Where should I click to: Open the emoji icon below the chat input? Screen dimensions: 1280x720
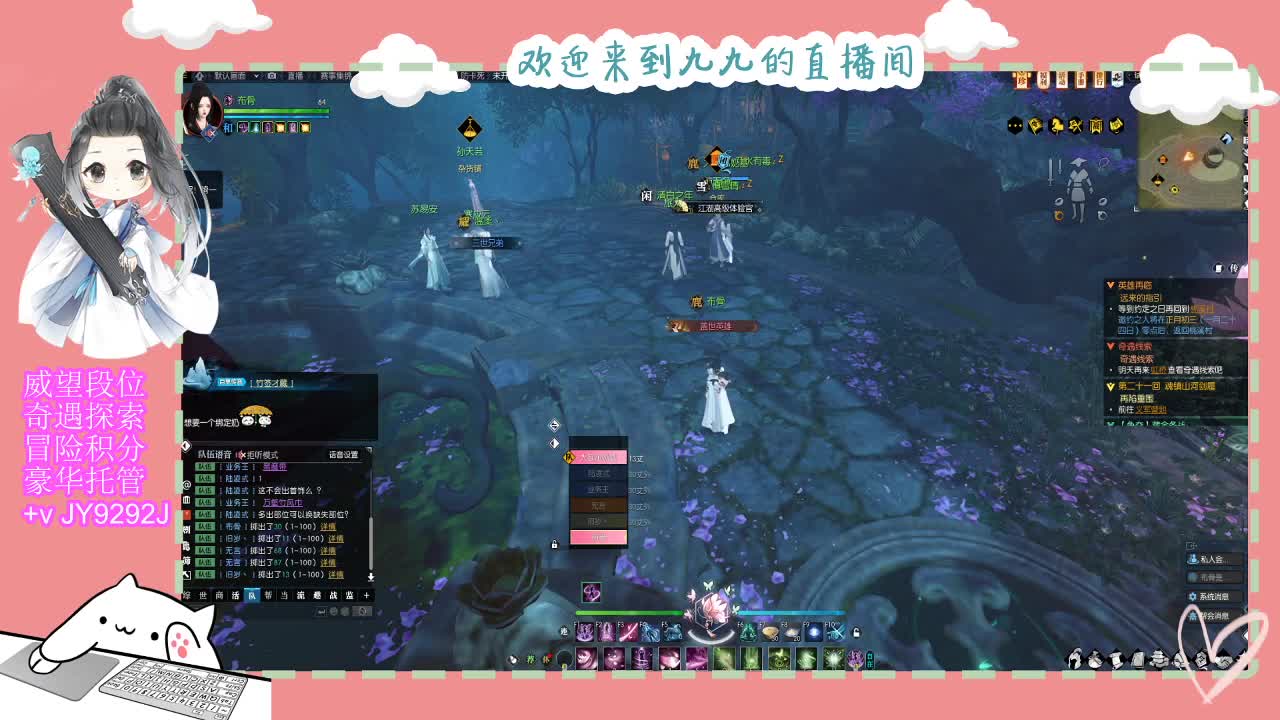point(334,612)
